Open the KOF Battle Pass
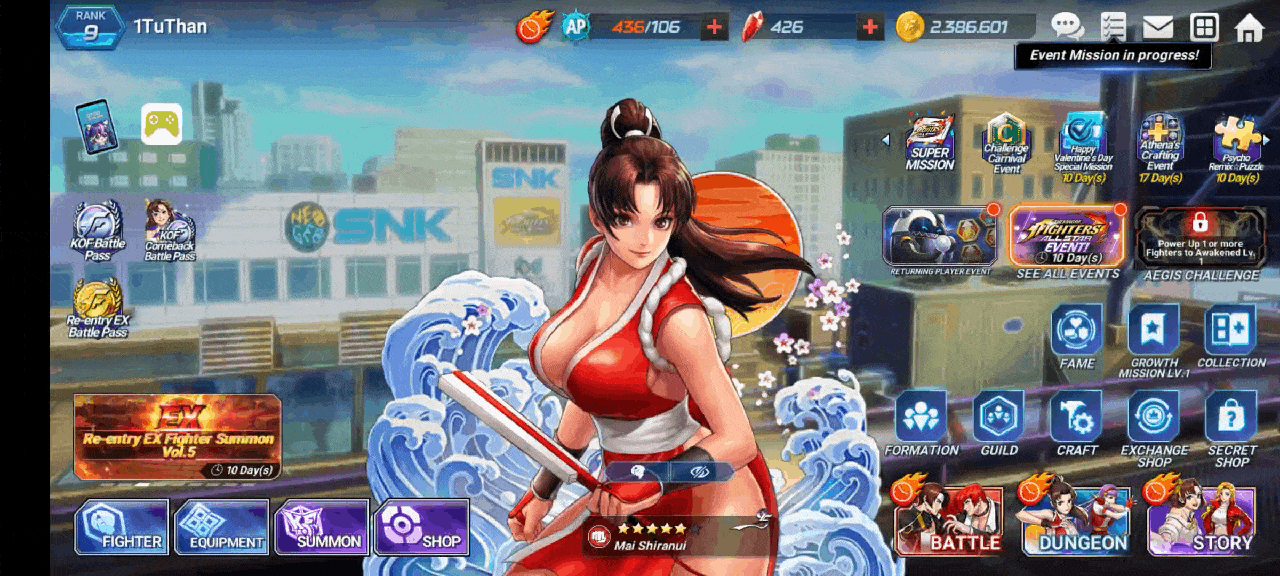 tap(98, 229)
